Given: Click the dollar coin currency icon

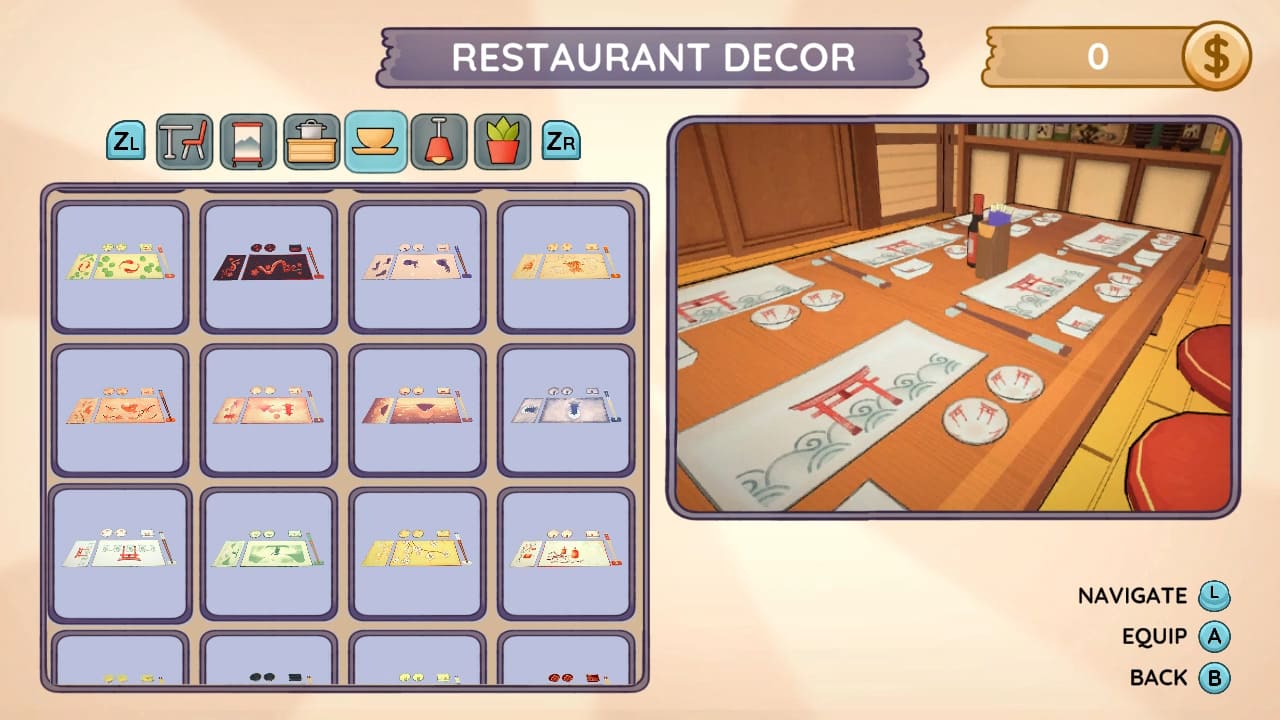Looking at the screenshot, I should 1217,57.
